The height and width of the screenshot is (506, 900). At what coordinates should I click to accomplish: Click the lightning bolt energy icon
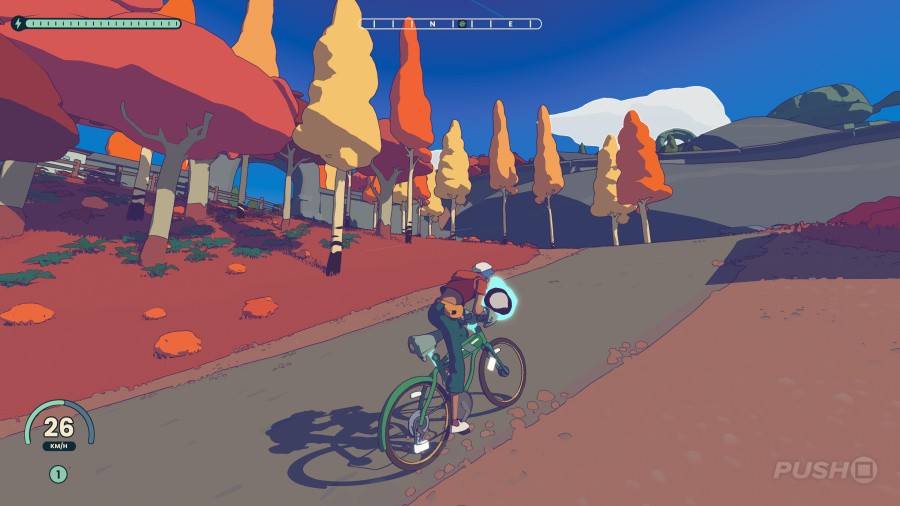tap(18, 23)
